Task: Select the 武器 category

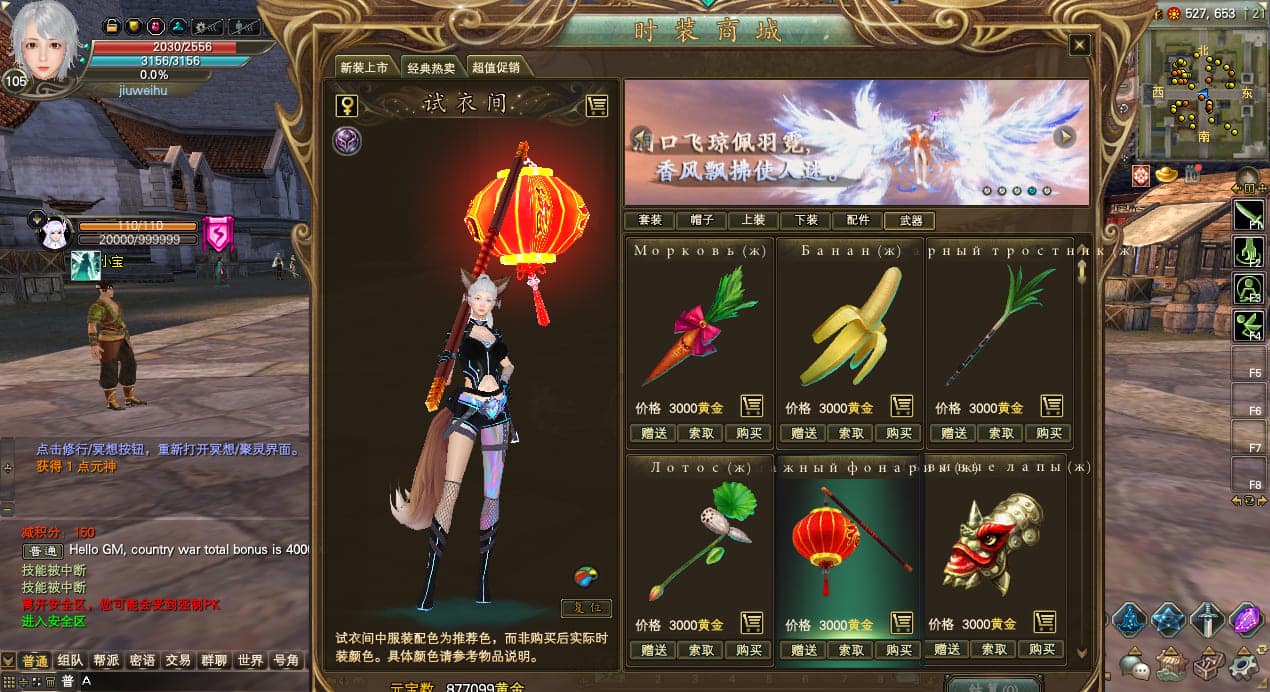Action: pos(910,220)
